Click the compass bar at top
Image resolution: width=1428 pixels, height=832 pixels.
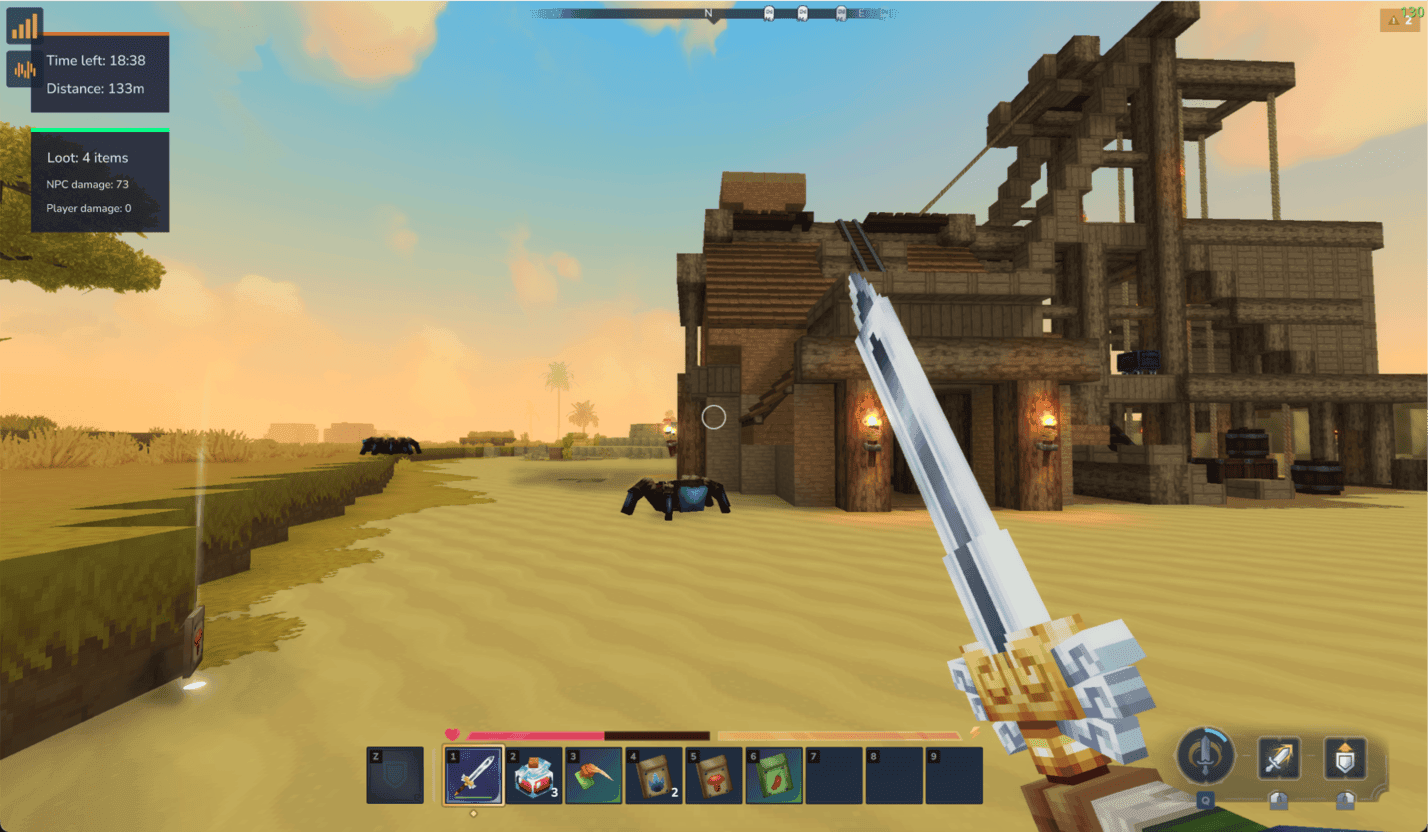click(712, 14)
